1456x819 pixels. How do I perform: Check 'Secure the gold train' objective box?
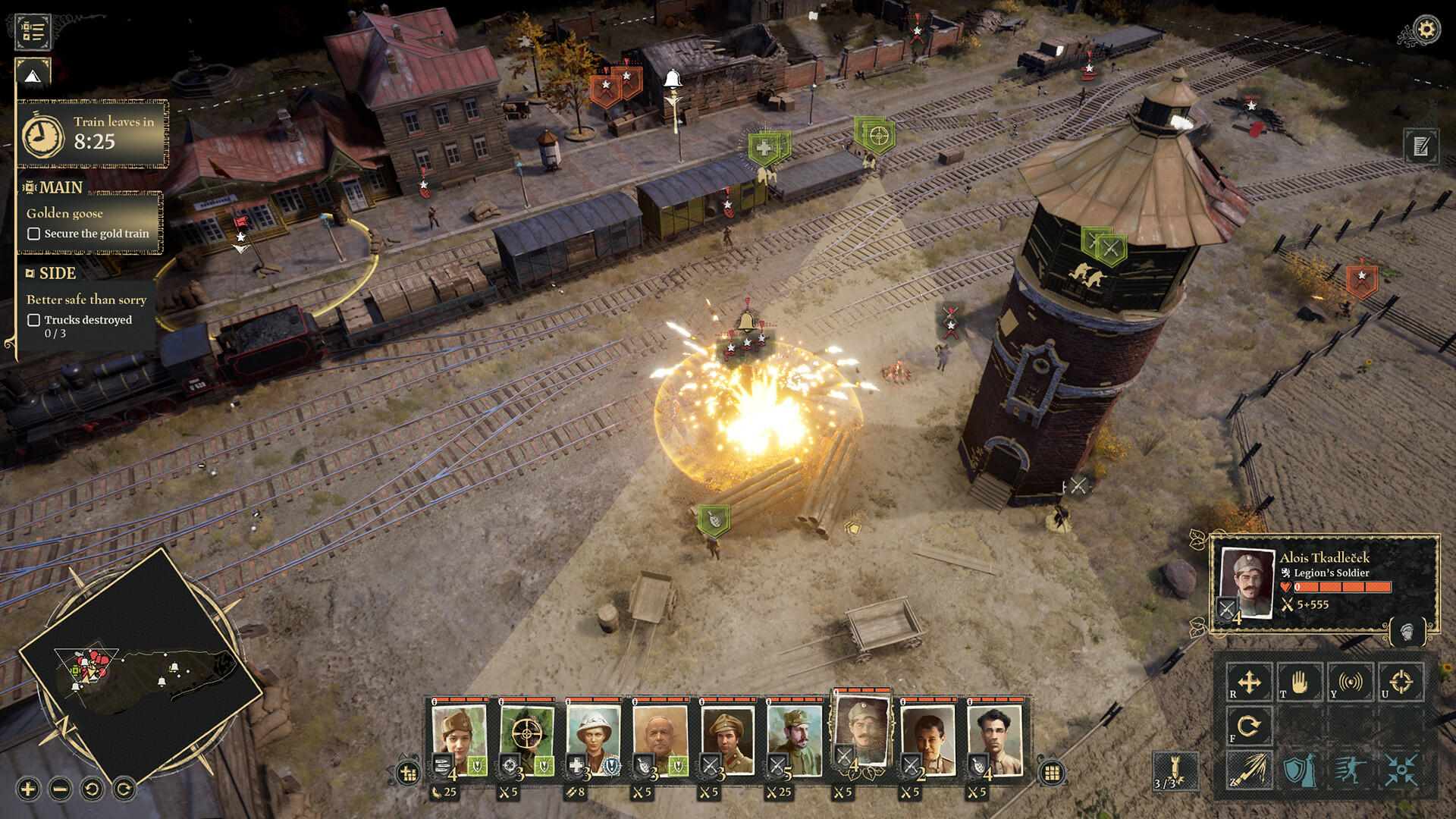click(x=33, y=235)
